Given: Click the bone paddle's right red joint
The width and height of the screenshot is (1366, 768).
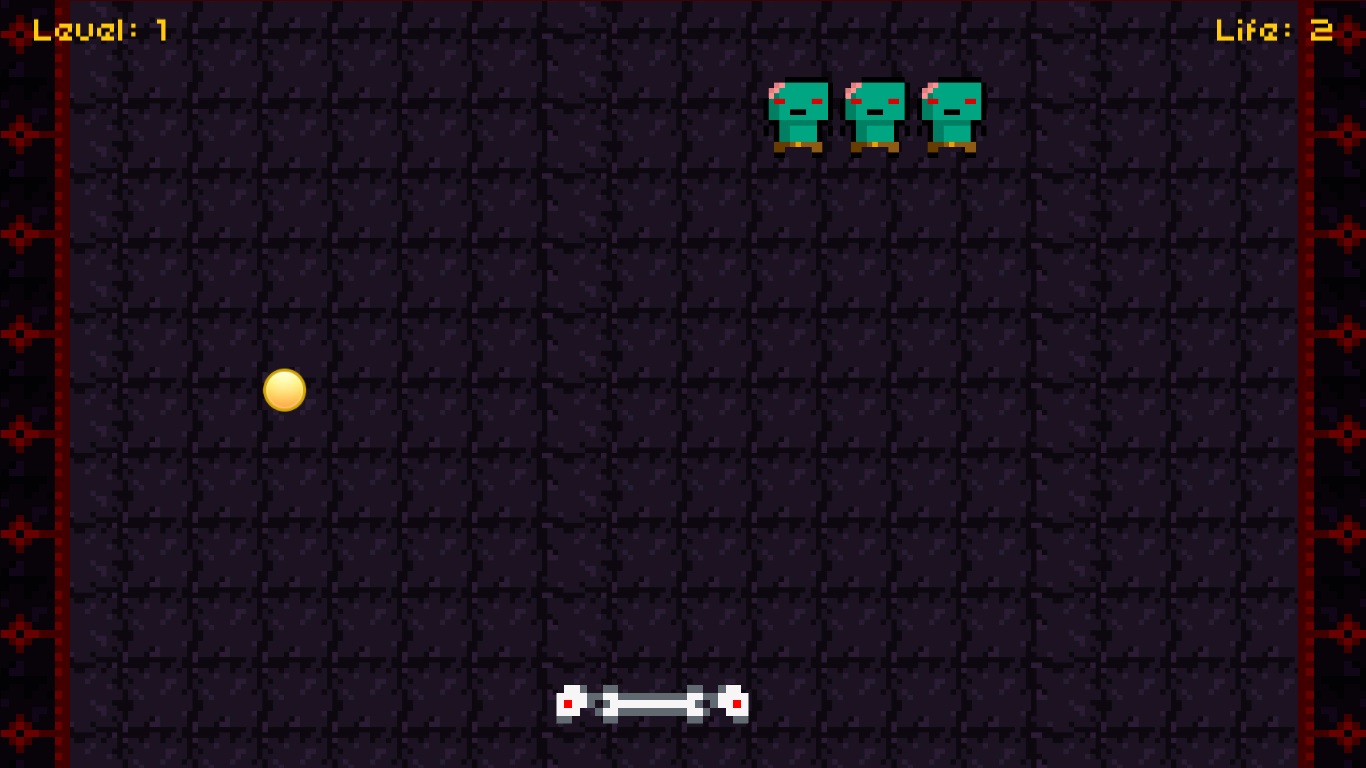Looking at the screenshot, I should click(737, 703).
